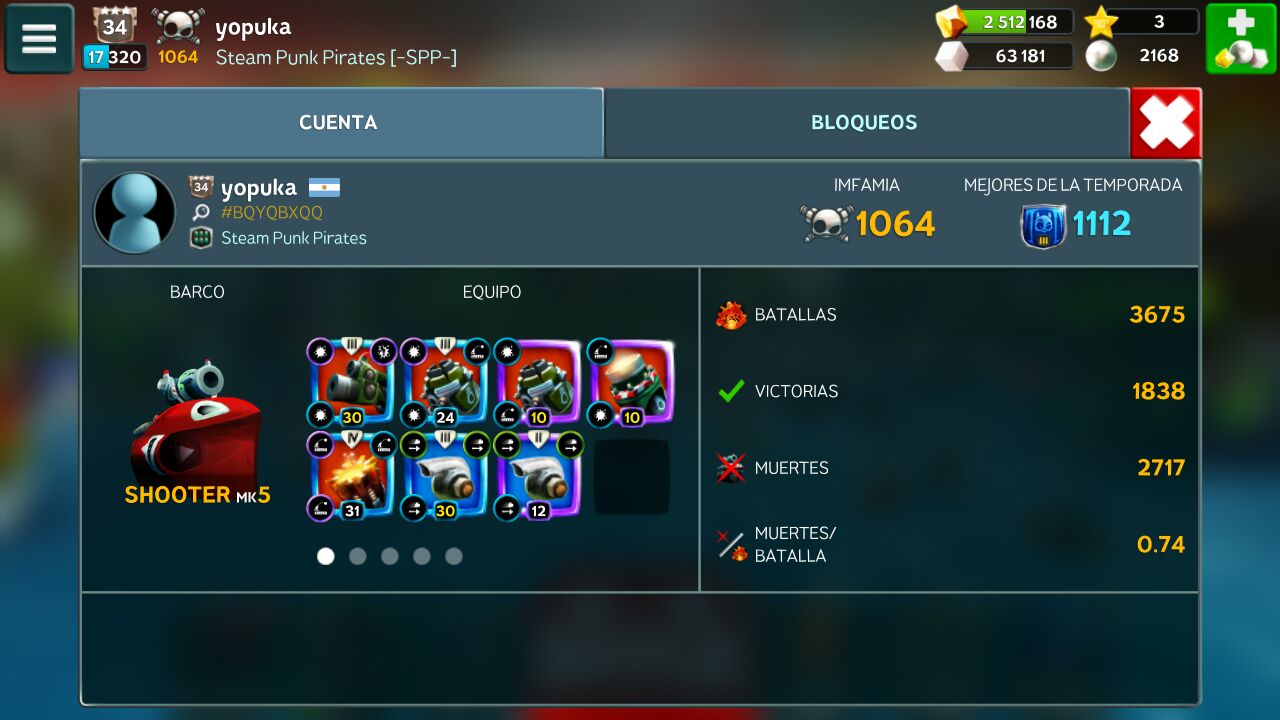Screen dimensions: 1280x720
Task: Pick the level 30 torpedo item
Action: [x=444, y=476]
